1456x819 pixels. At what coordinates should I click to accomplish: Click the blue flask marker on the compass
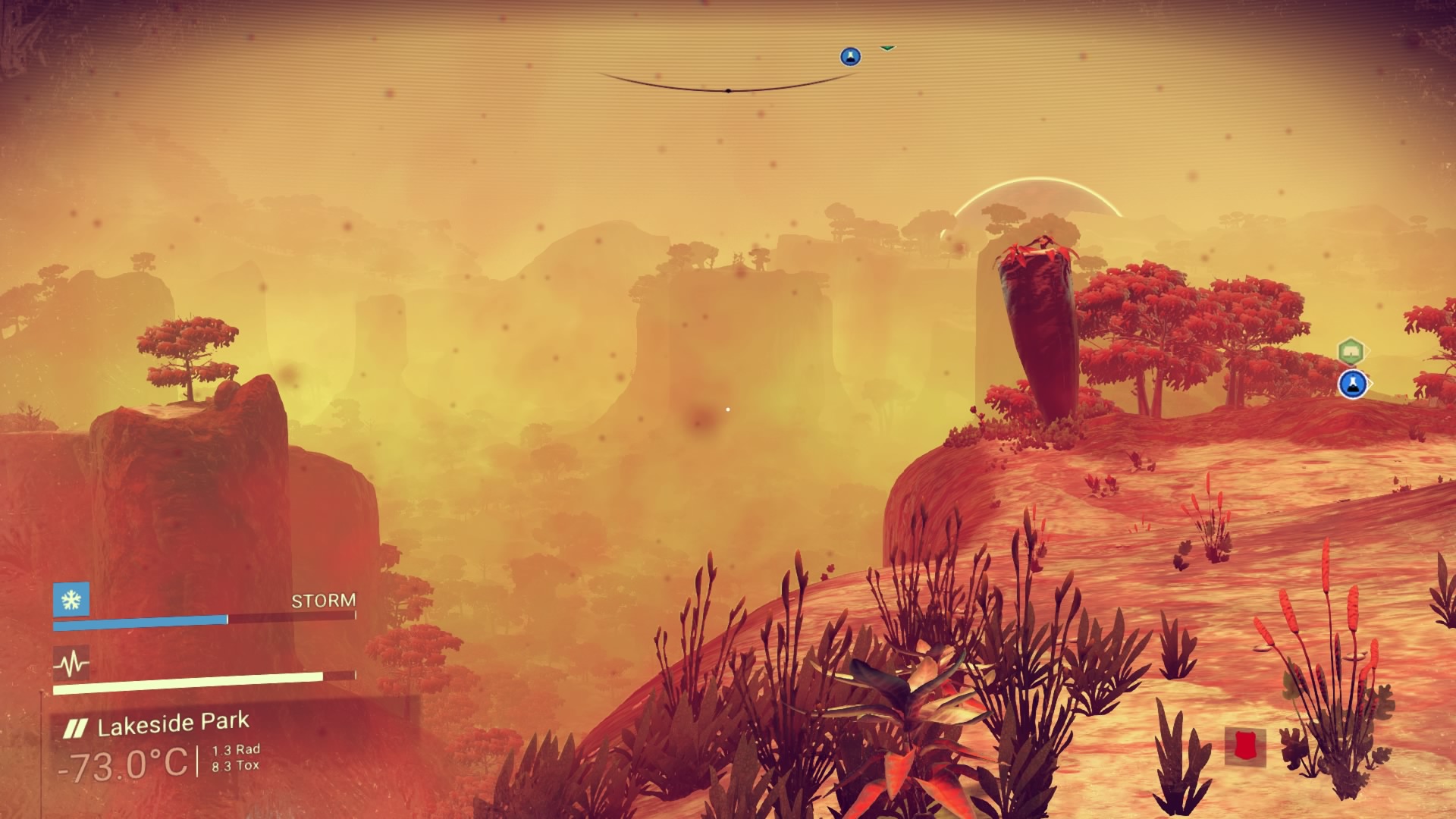[850, 57]
